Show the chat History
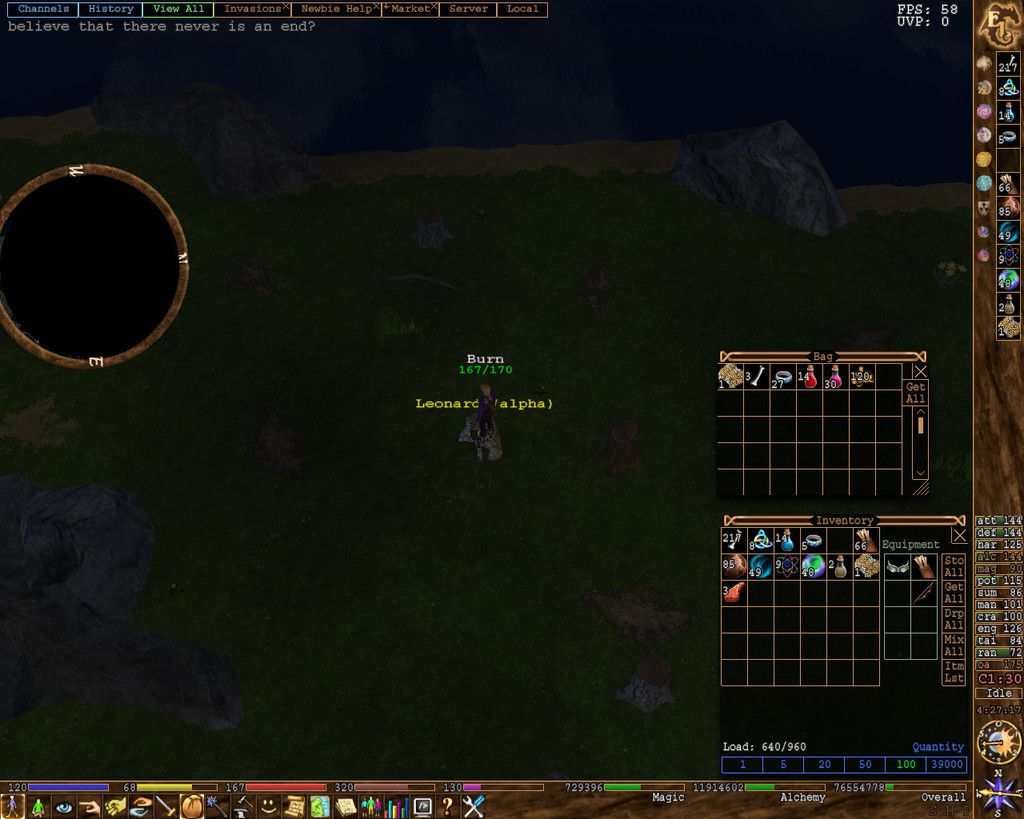Screen dimensions: 1024x819 110,9
